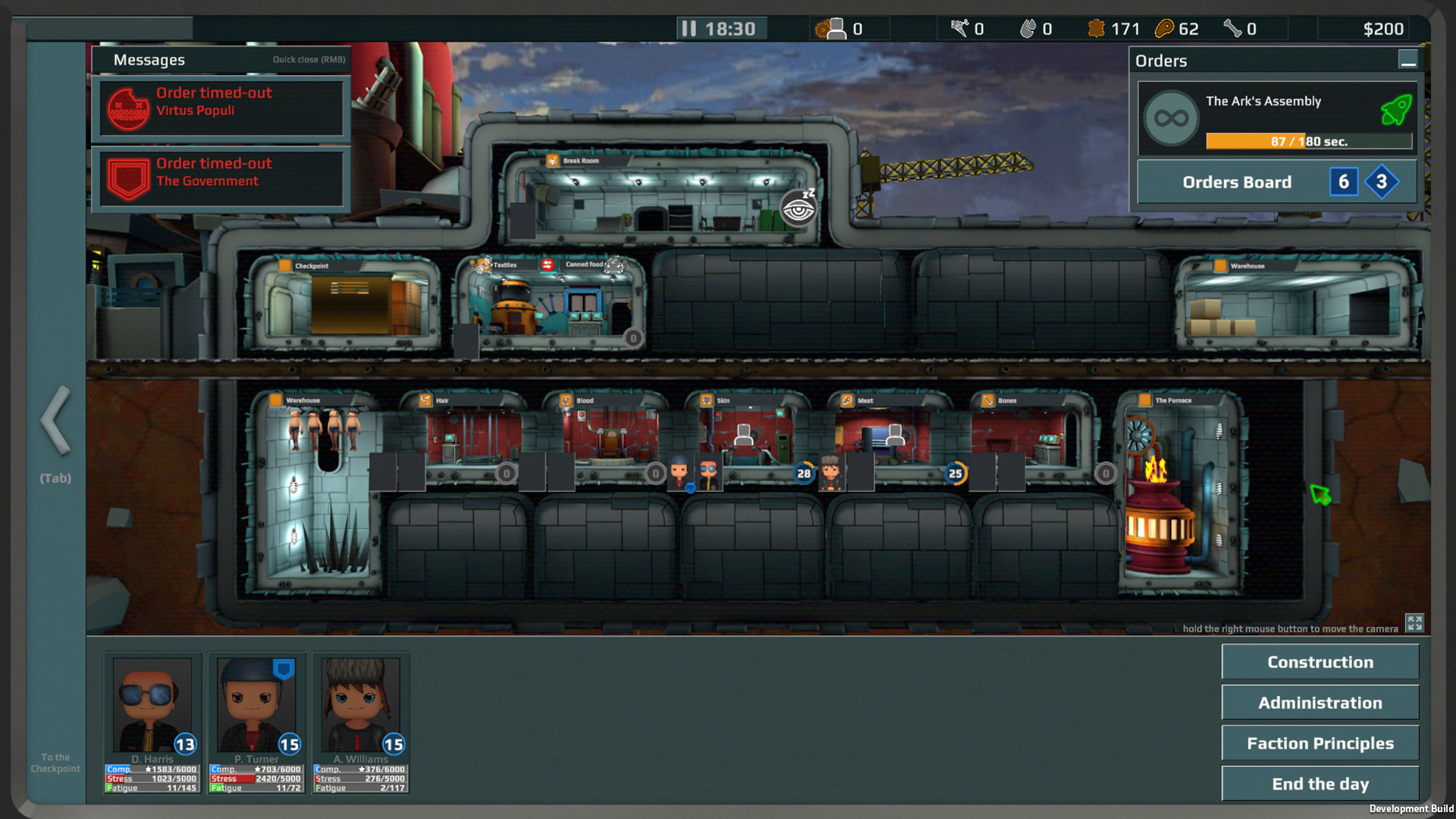Select worker A. Williams portrait

360,705
